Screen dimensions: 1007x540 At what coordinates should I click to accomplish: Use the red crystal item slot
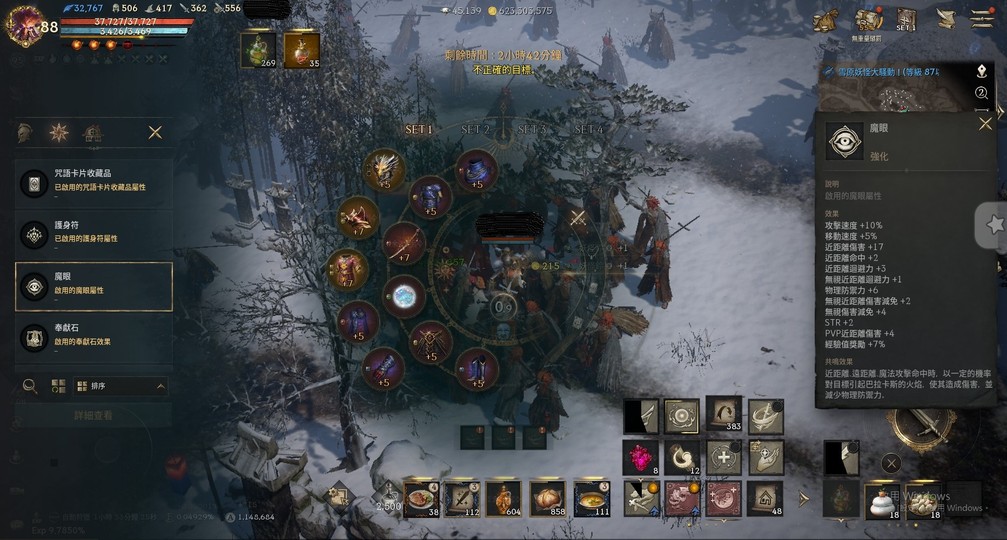[x=641, y=458]
